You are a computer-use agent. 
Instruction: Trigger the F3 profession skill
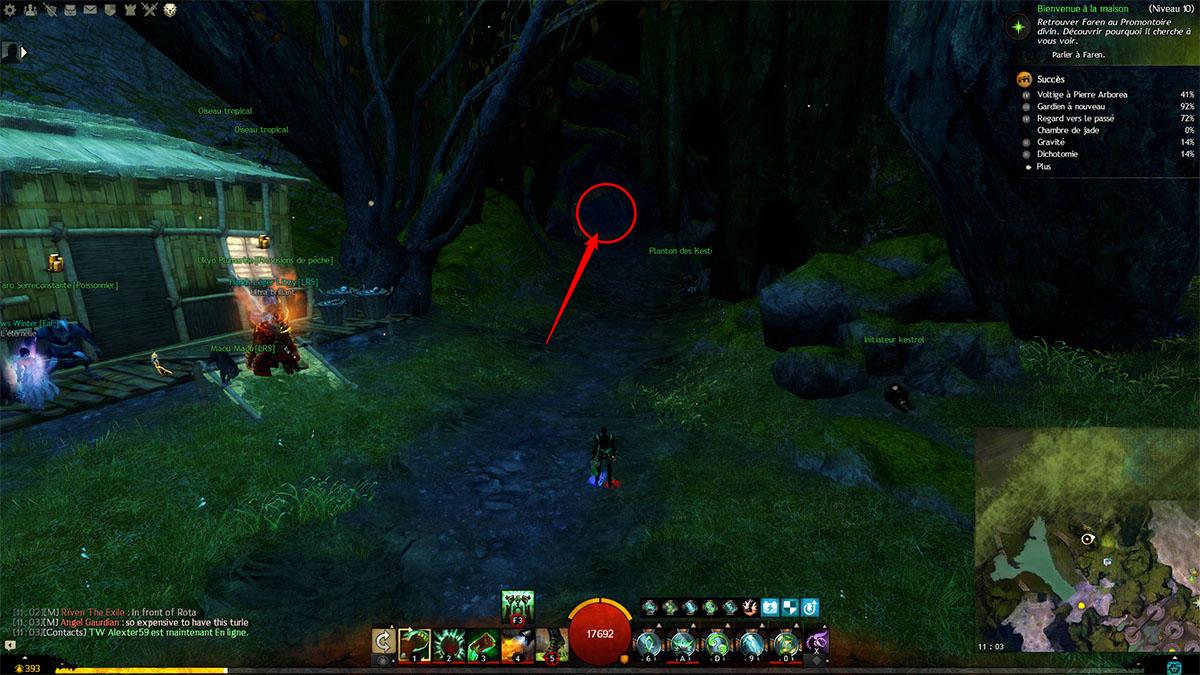(x=518, y=606)
